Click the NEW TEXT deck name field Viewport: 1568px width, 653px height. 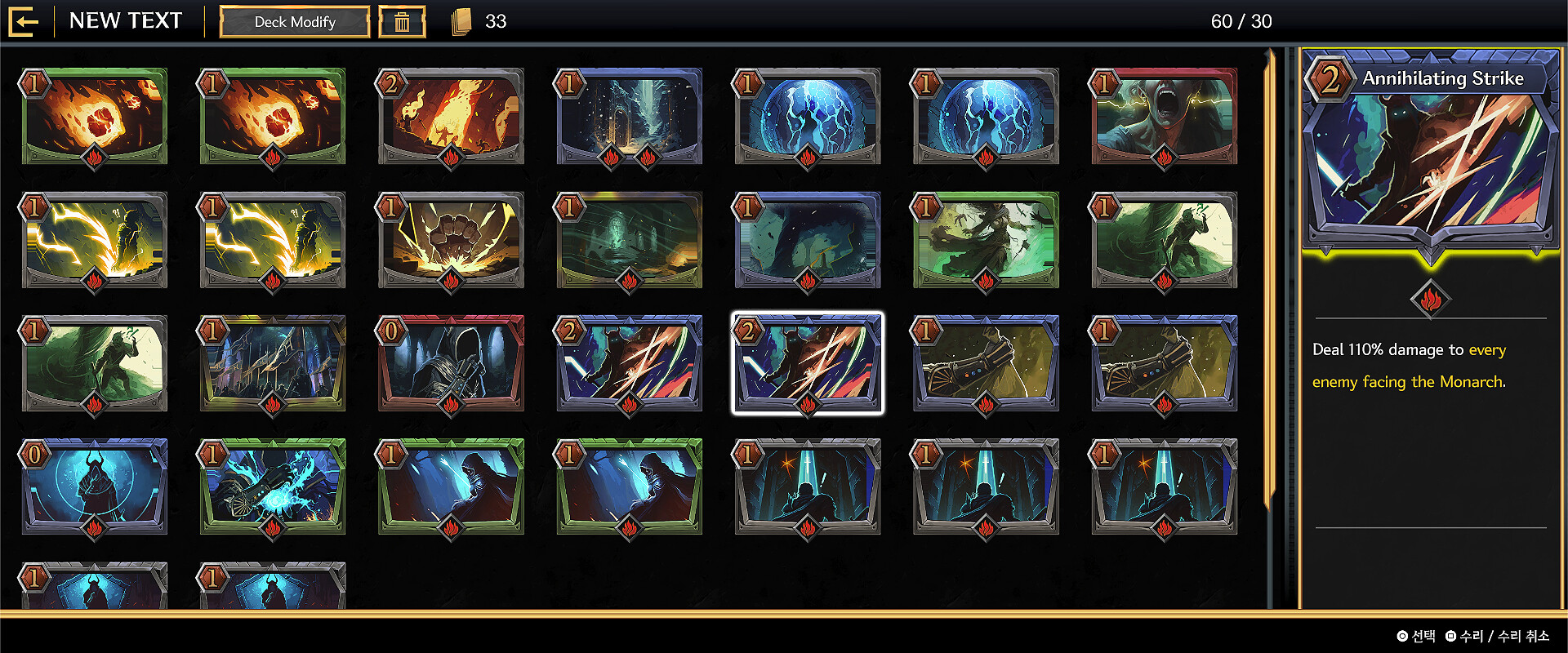127,21
